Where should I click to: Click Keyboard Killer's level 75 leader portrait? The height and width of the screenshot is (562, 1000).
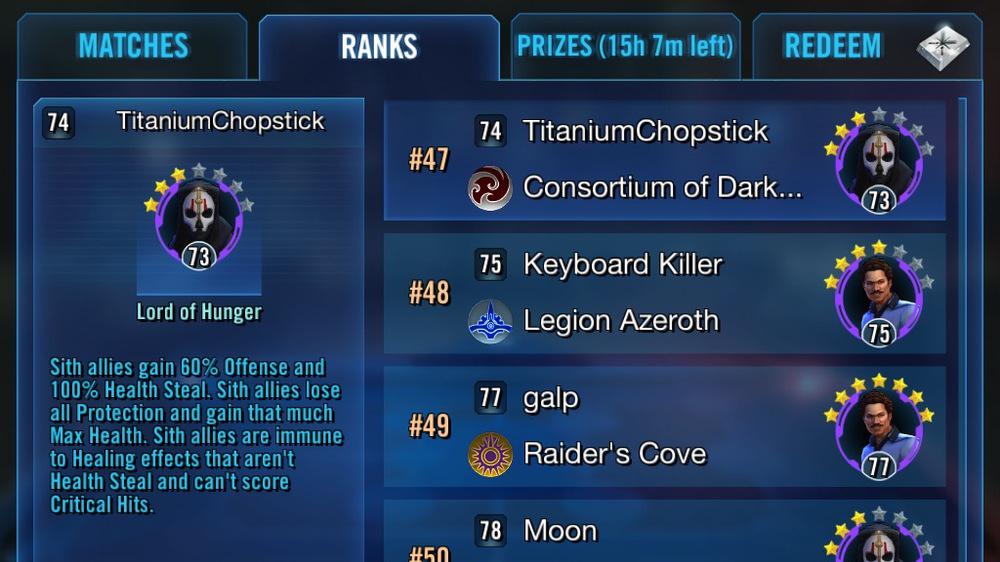[x=878, y=296]
